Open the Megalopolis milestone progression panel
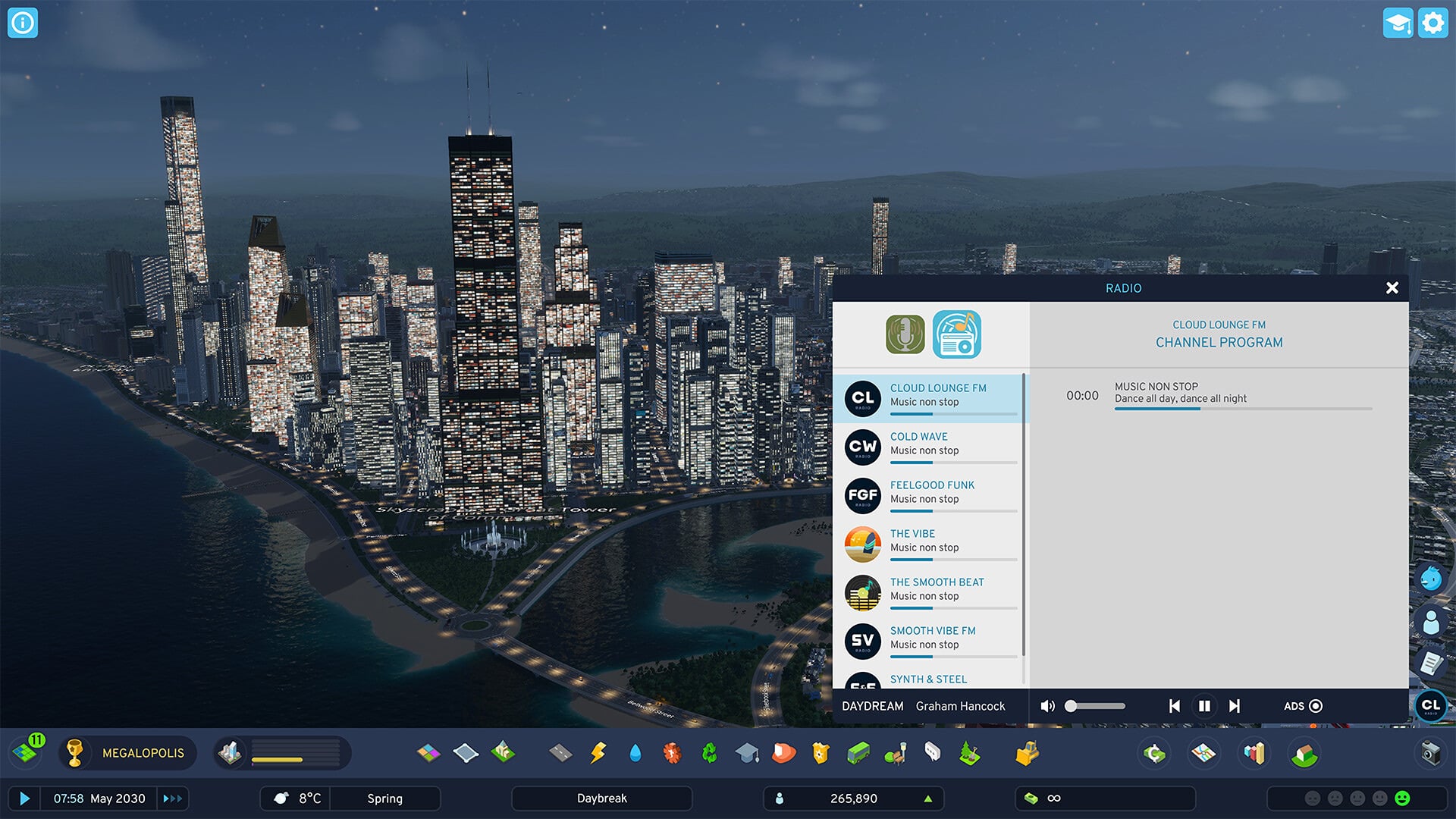Screen dimensions: 1456x819 point(129,753)
